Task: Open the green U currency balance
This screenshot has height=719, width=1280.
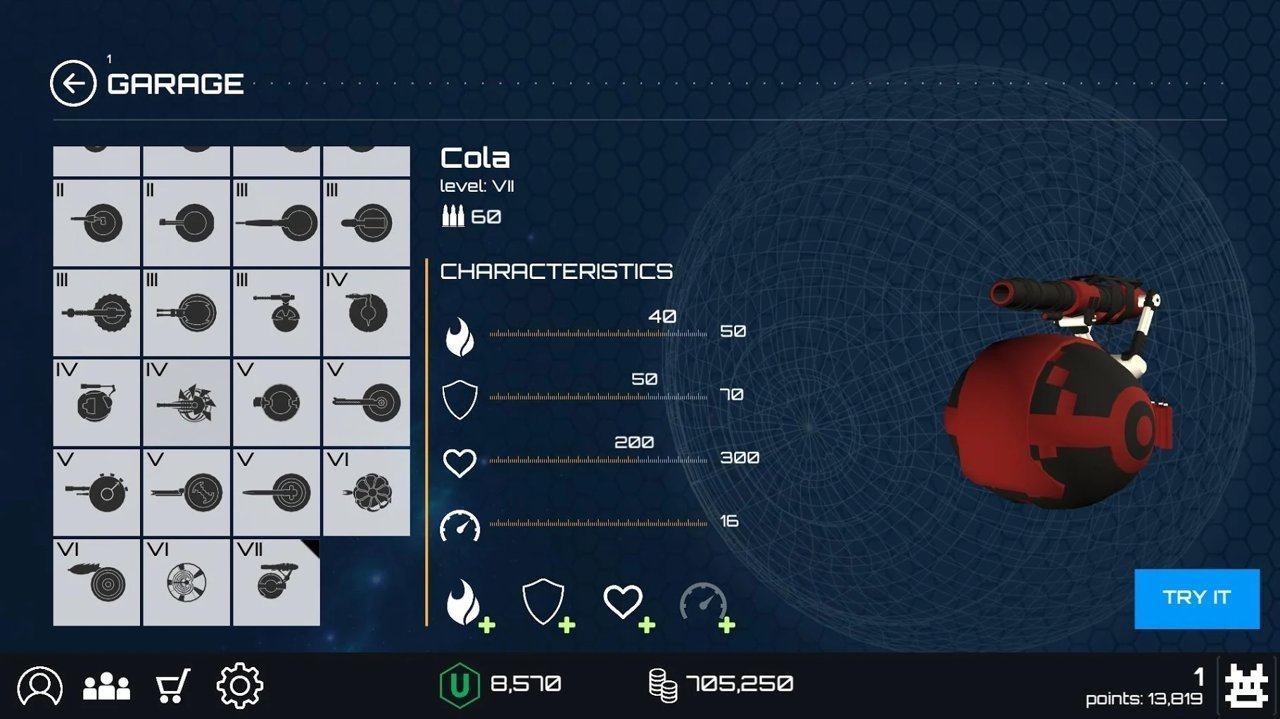Action: (500, 684)
